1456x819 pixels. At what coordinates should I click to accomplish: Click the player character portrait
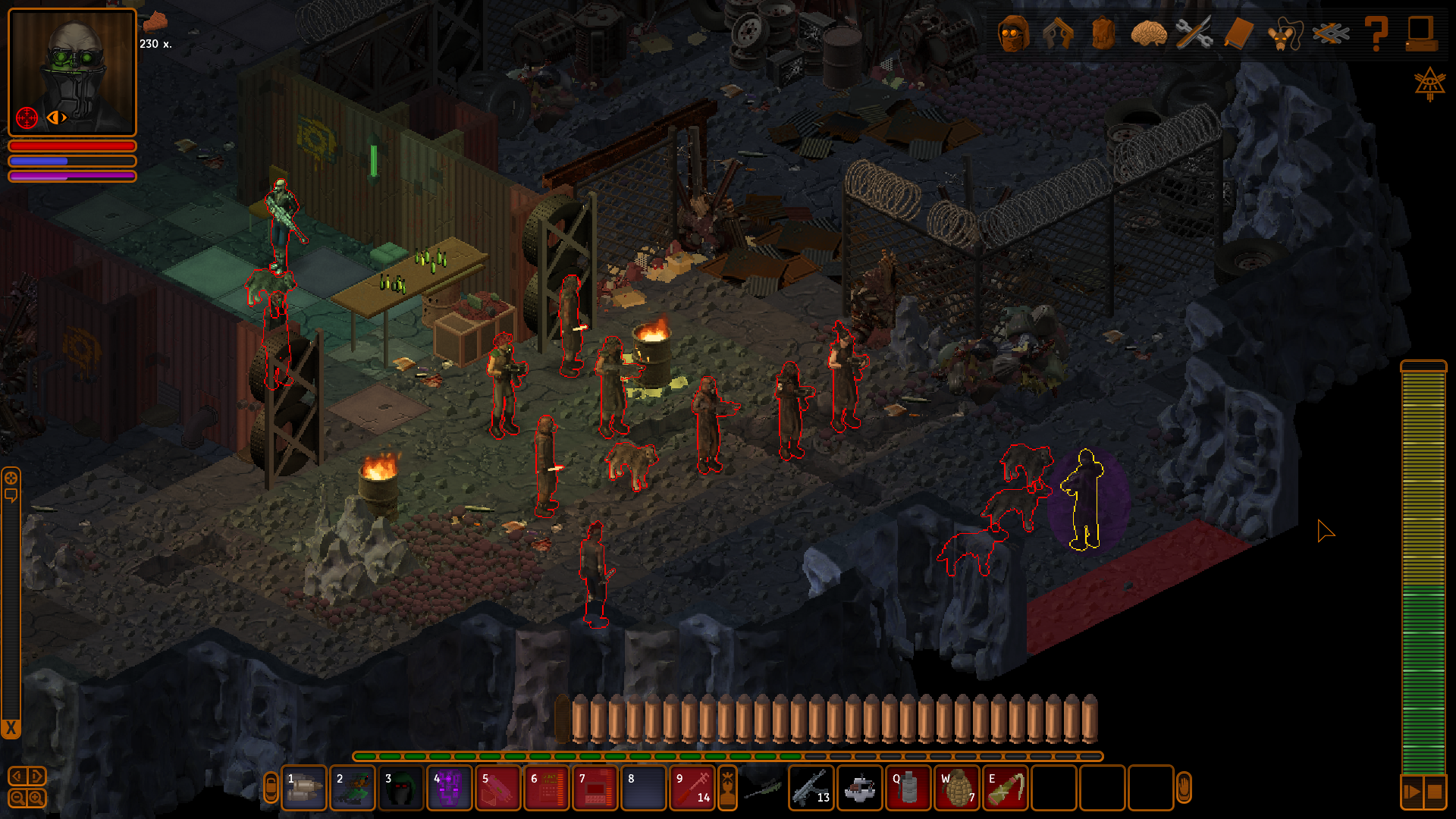(x=72, y=72)
